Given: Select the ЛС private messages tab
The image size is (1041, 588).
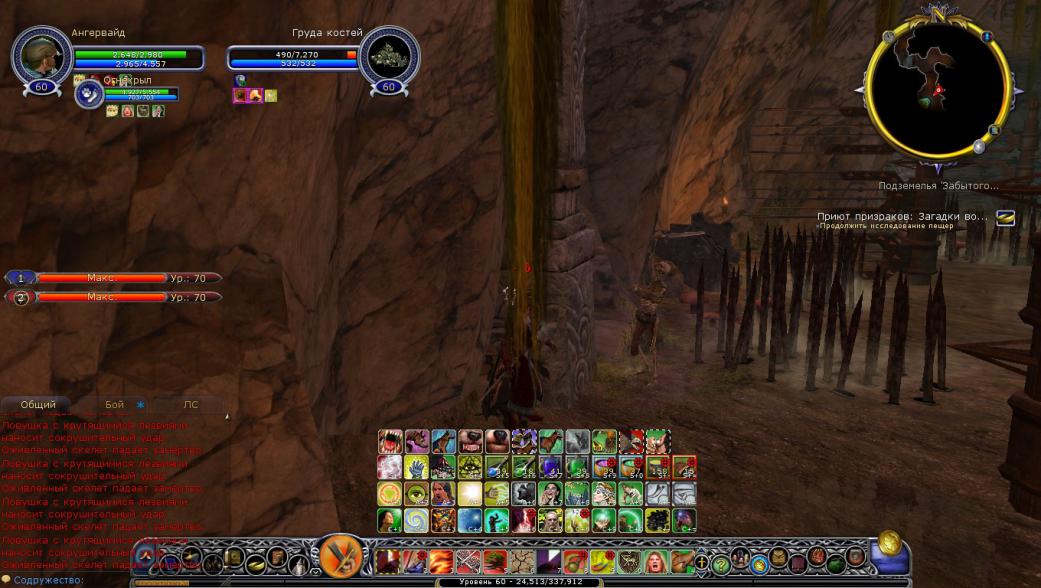Looking at the screenshot, I should pos(190,405).
